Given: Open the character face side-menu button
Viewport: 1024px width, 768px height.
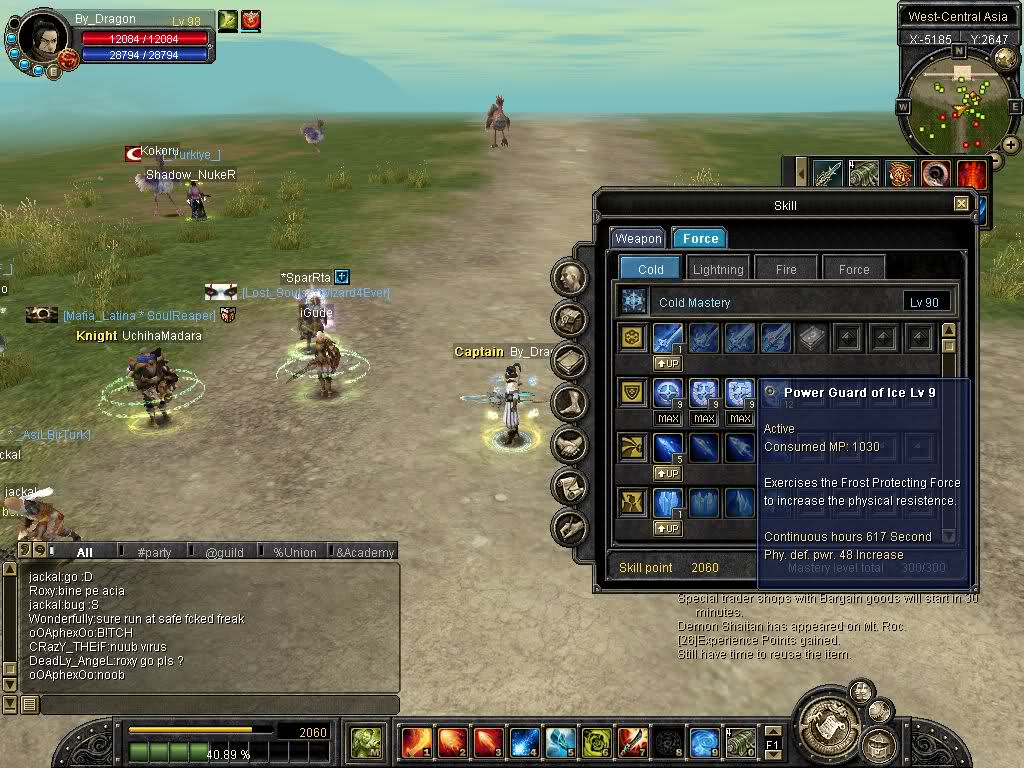Looking at the screenshot, I should coord(570,277).
